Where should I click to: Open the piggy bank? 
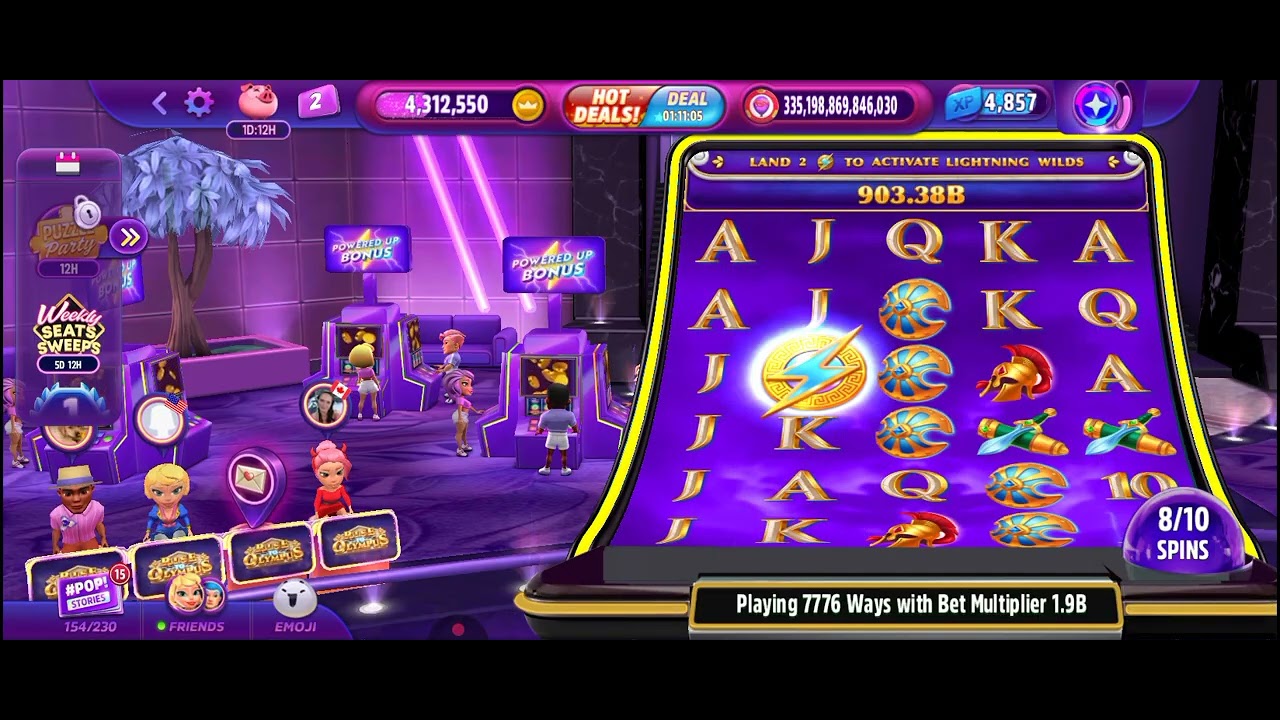pos(258,102)
